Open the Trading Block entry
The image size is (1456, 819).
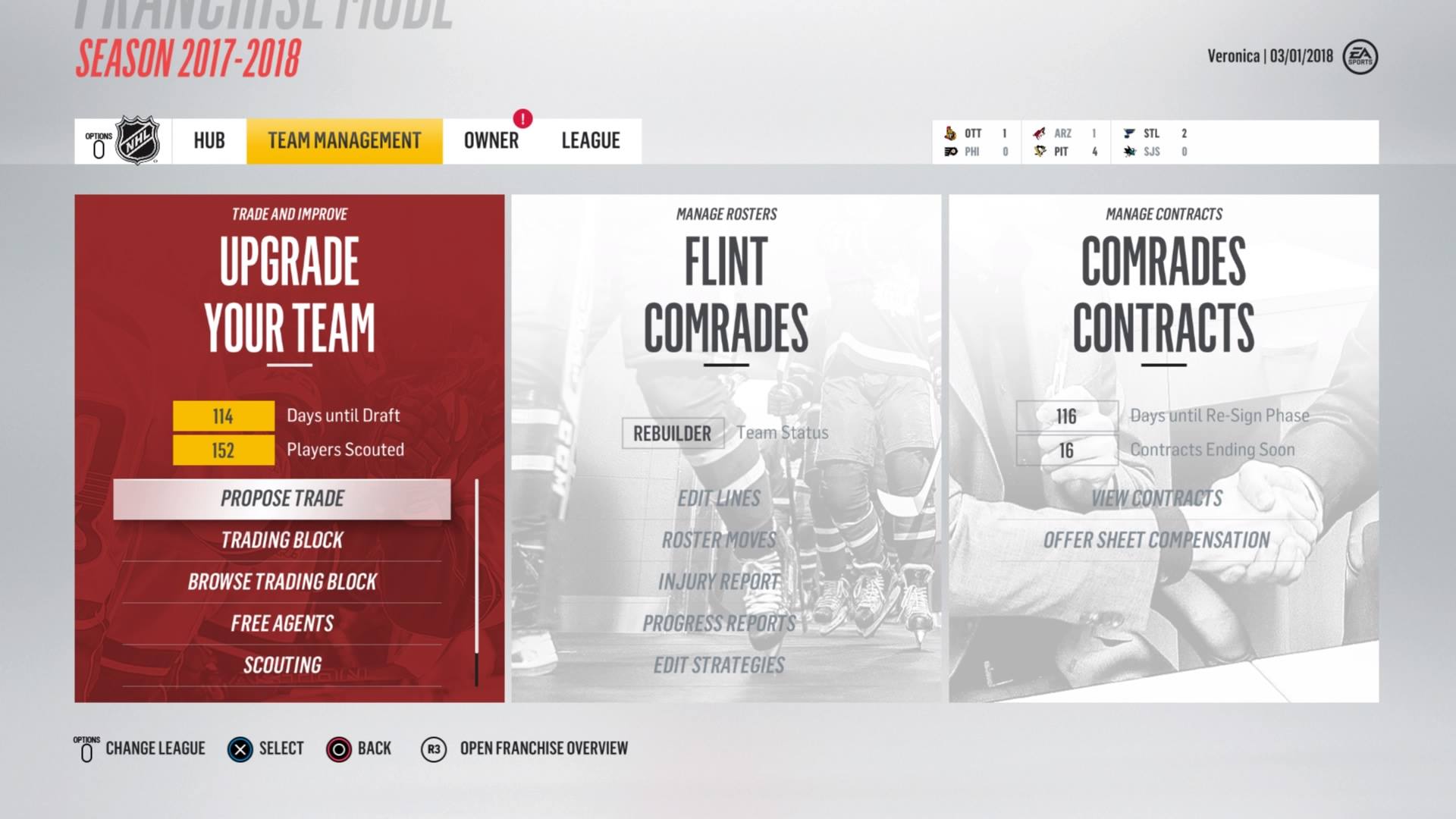282,541
